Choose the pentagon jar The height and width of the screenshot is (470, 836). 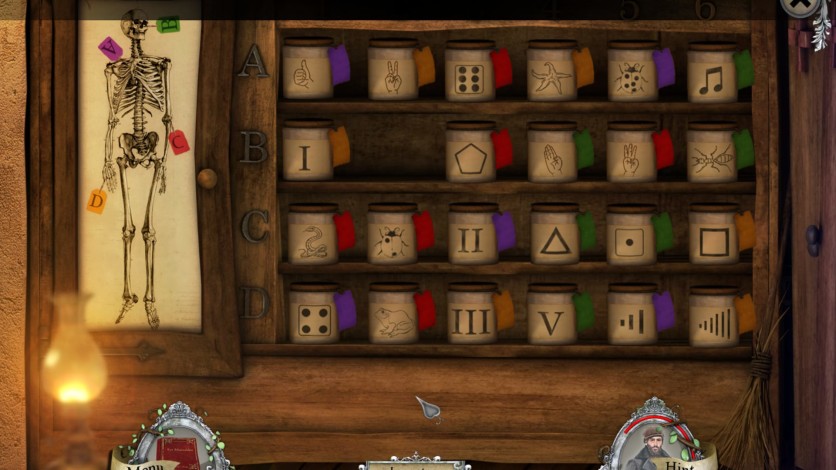tap(470, 155)
